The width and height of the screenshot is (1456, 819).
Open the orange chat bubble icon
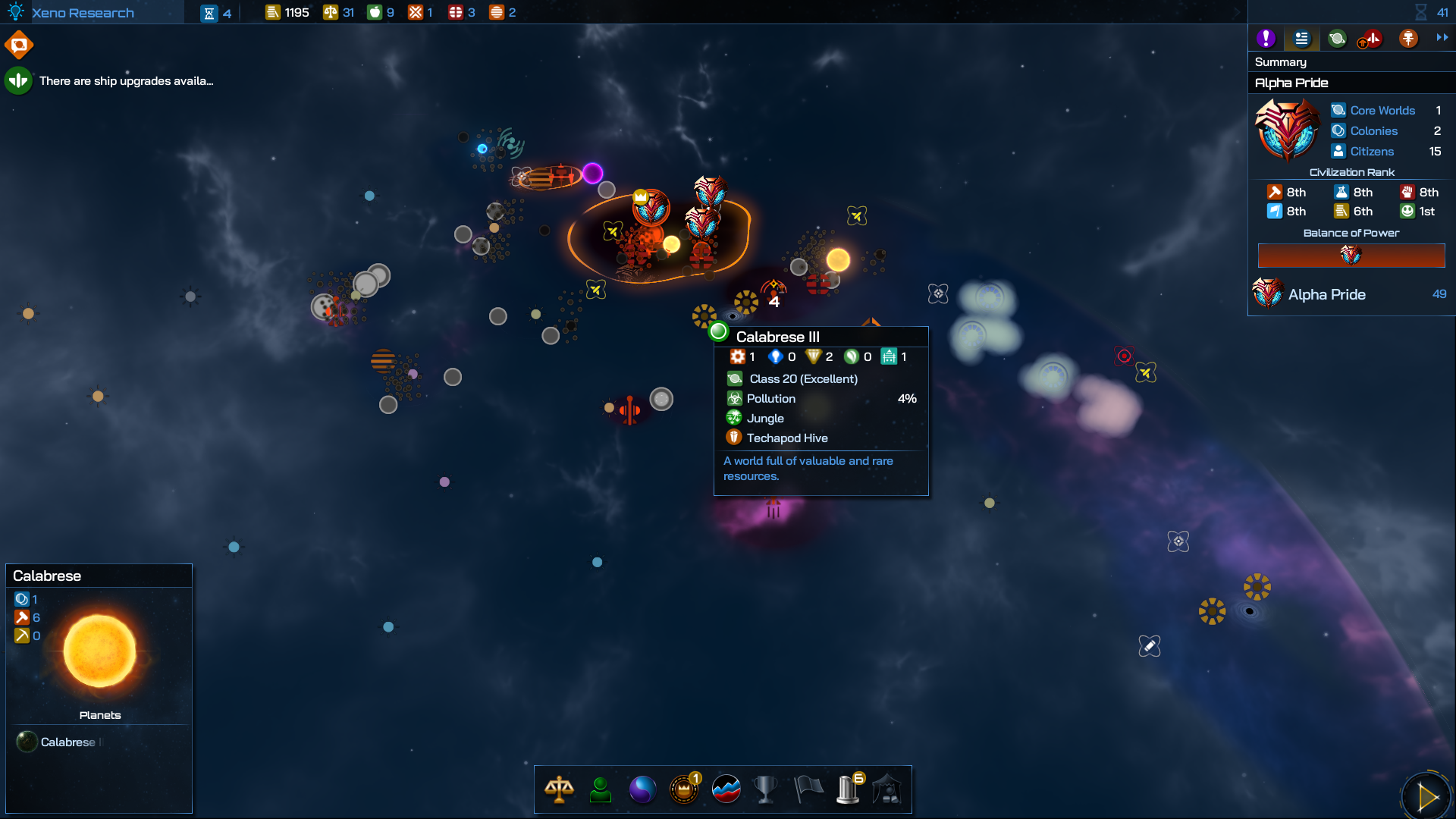(x=19, y=45)
